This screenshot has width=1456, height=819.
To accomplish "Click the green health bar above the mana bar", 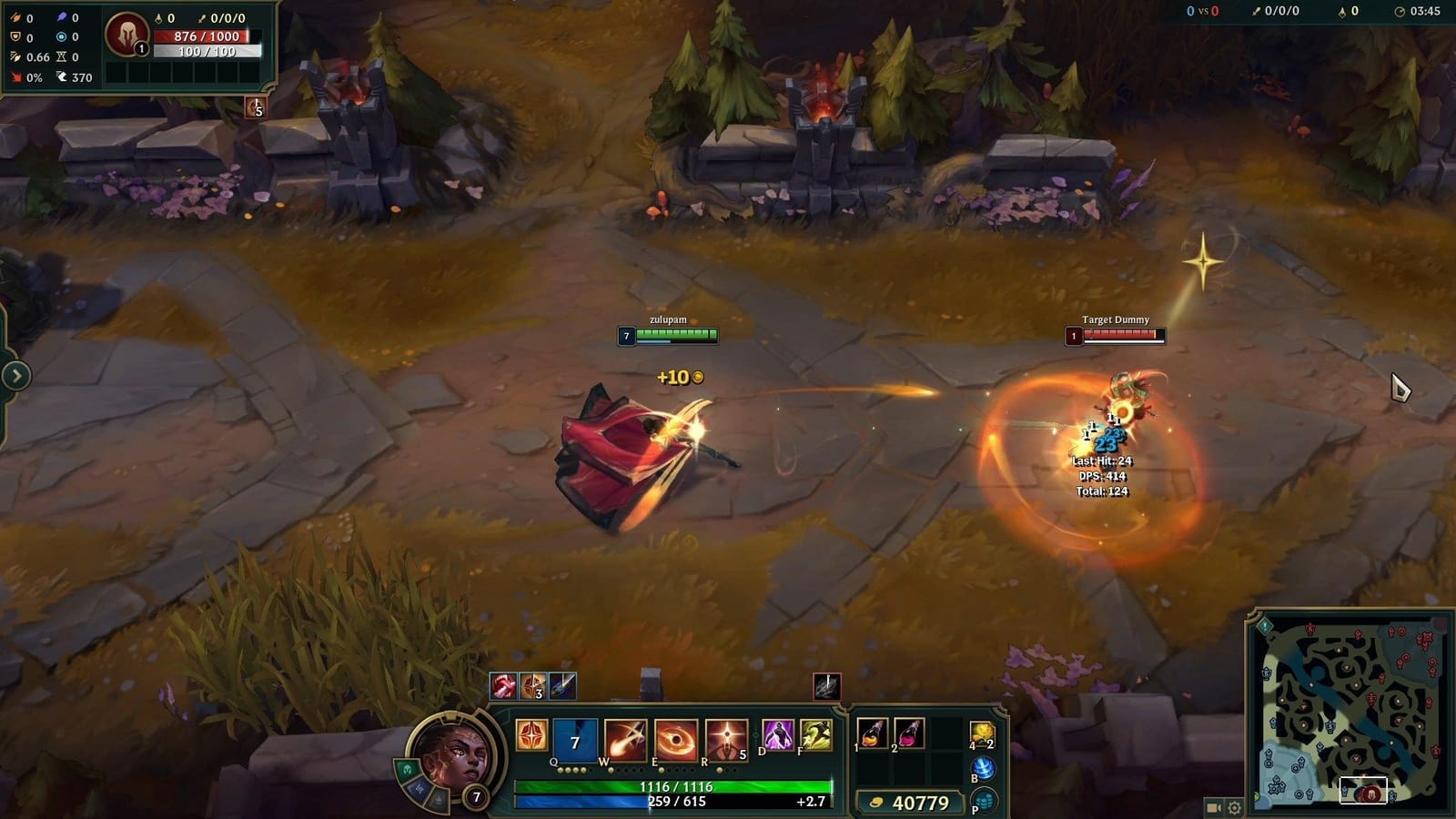I will pos(676,785).
